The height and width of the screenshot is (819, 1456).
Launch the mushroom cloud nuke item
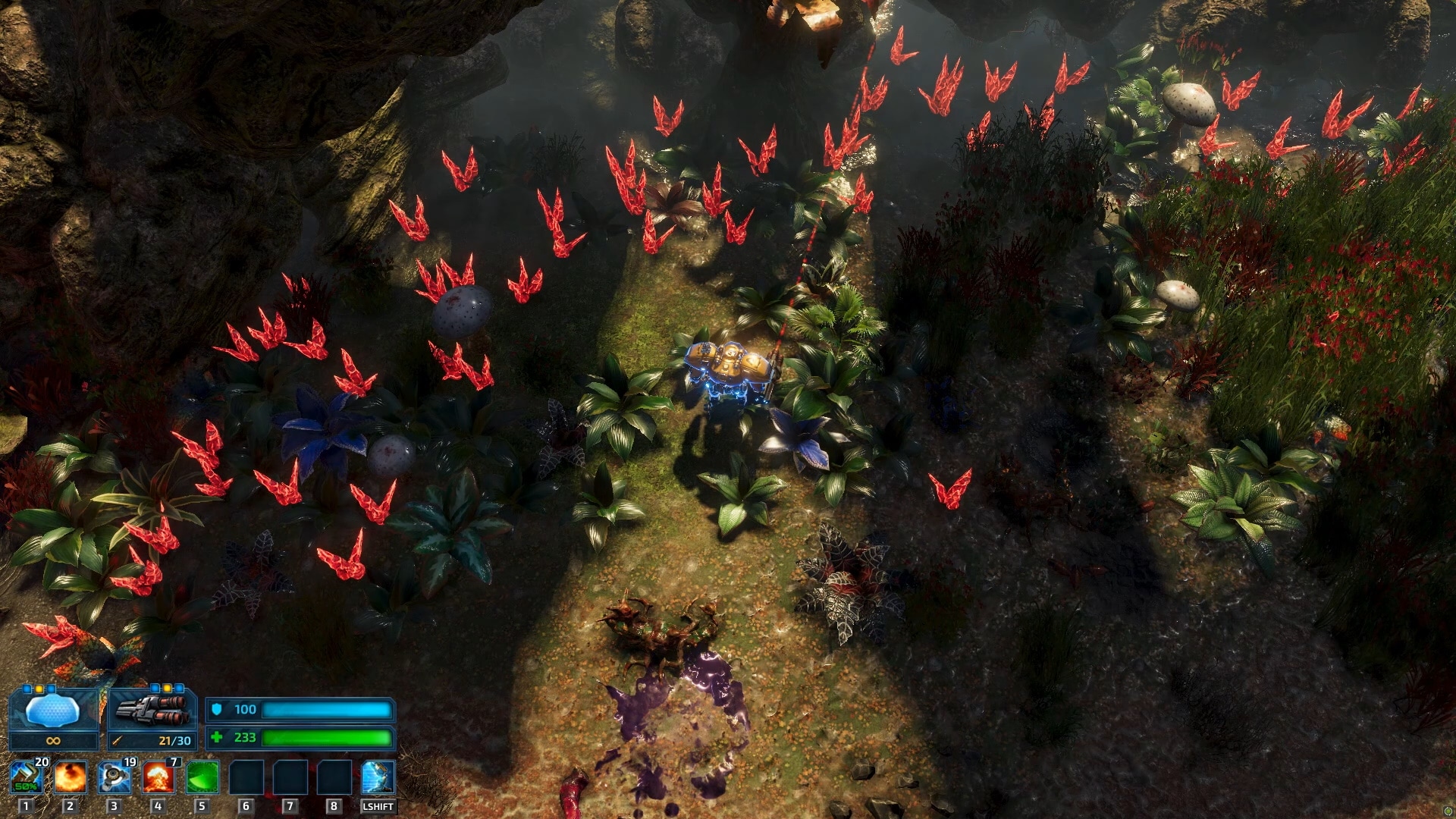coord(158,777)
